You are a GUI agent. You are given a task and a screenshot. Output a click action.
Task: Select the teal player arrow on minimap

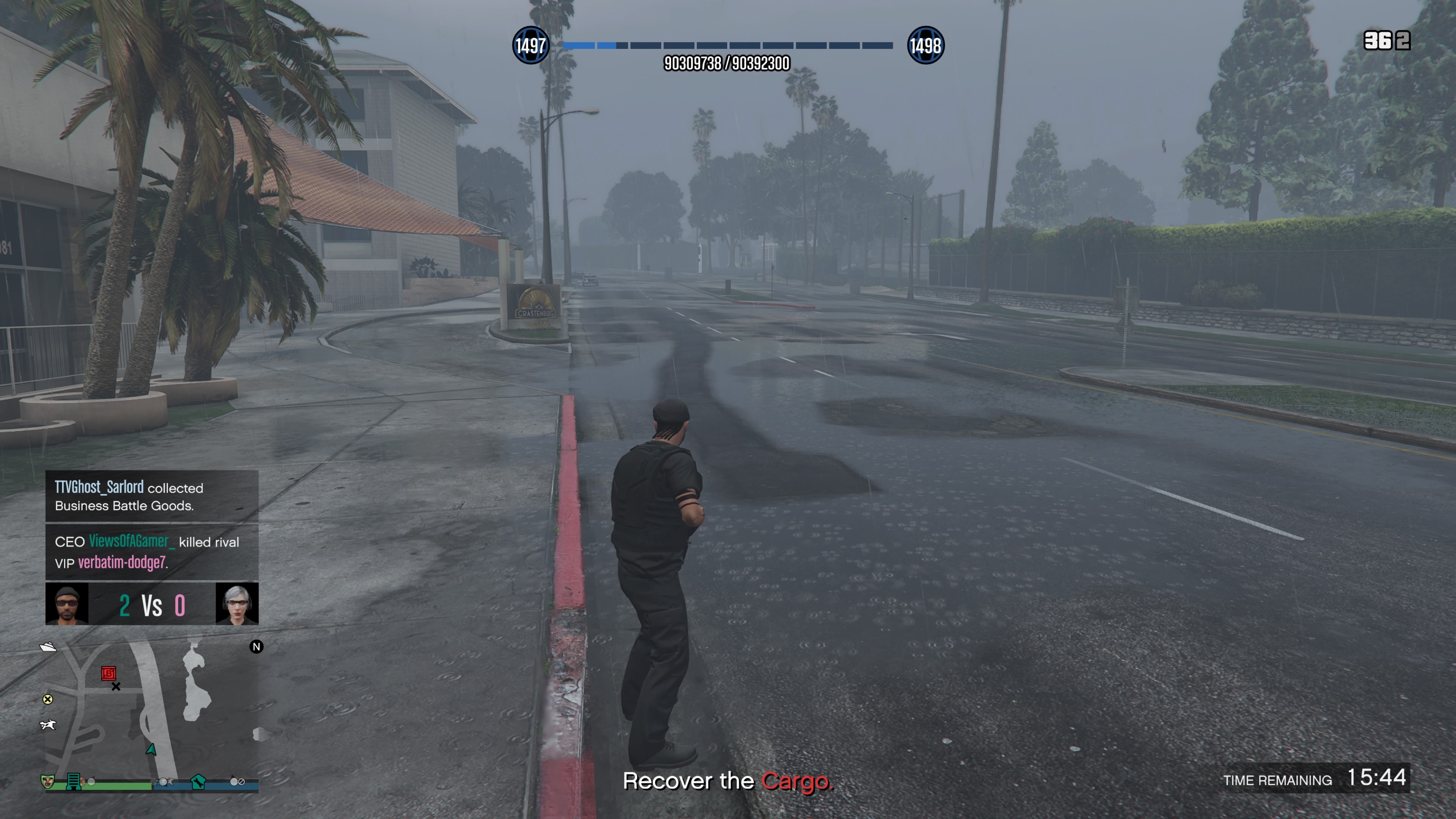[151, 750]
